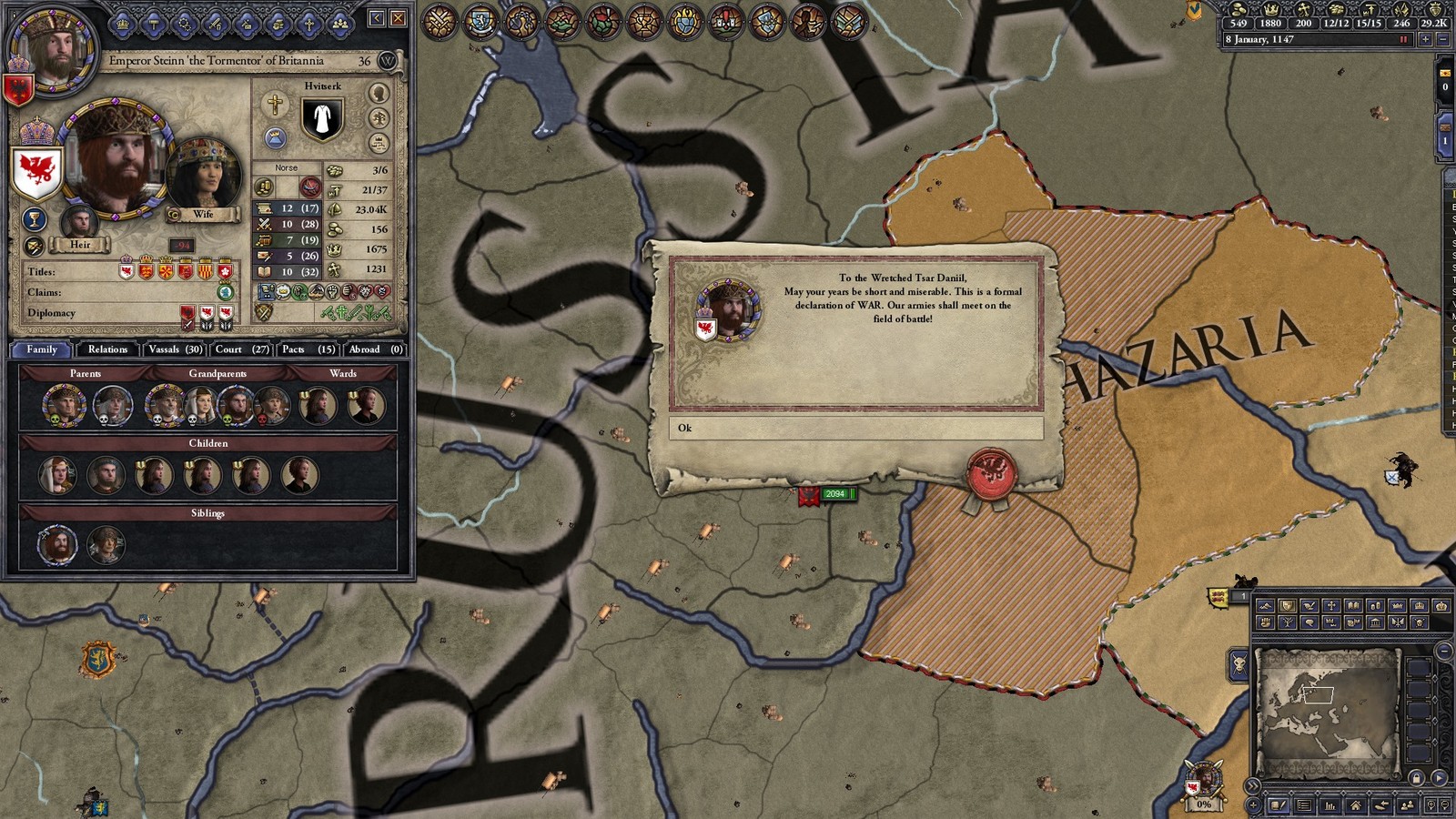Click the Wikipedia W button beside the name

388,61
